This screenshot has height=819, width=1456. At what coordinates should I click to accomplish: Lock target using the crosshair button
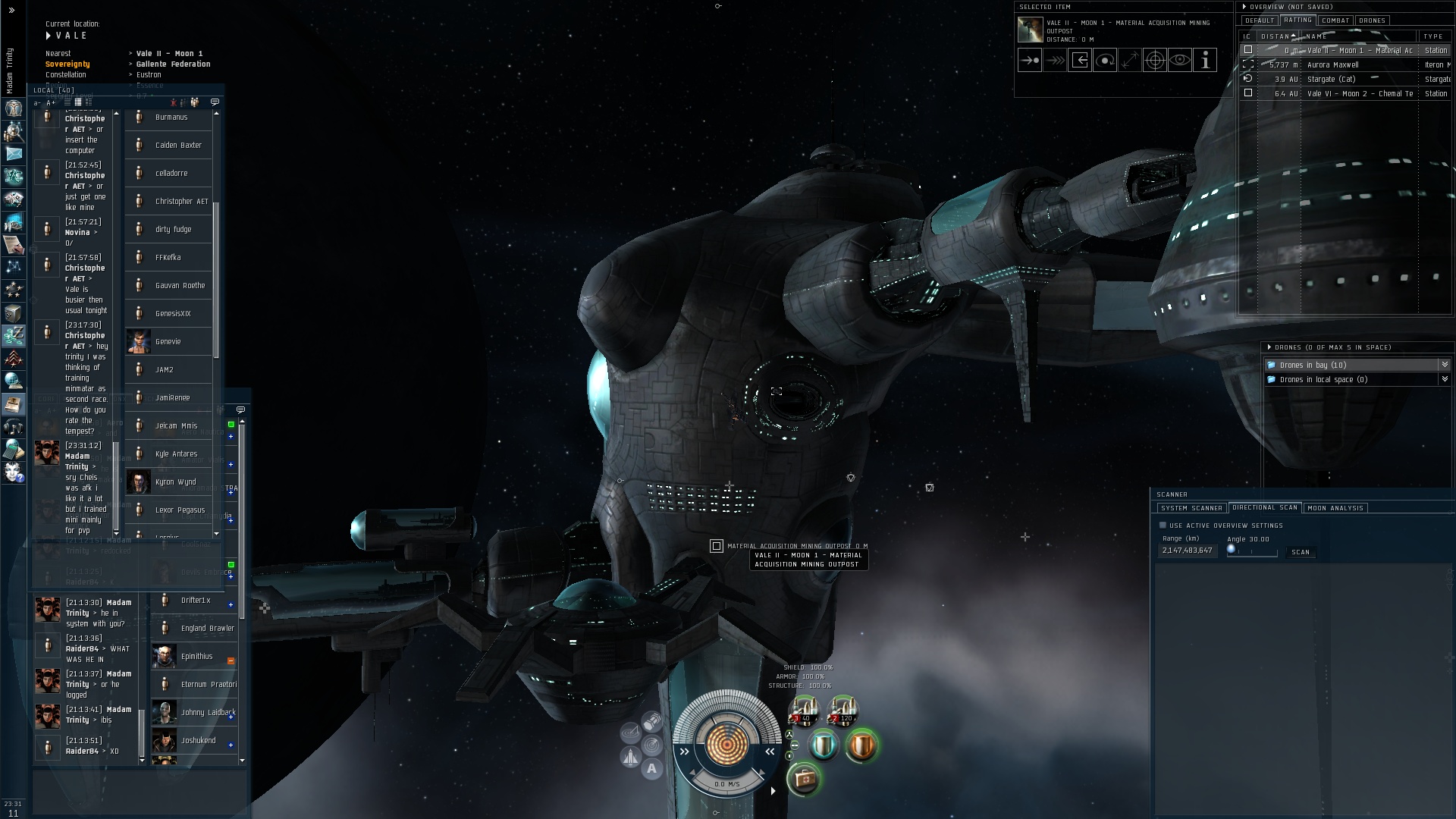1154,61
